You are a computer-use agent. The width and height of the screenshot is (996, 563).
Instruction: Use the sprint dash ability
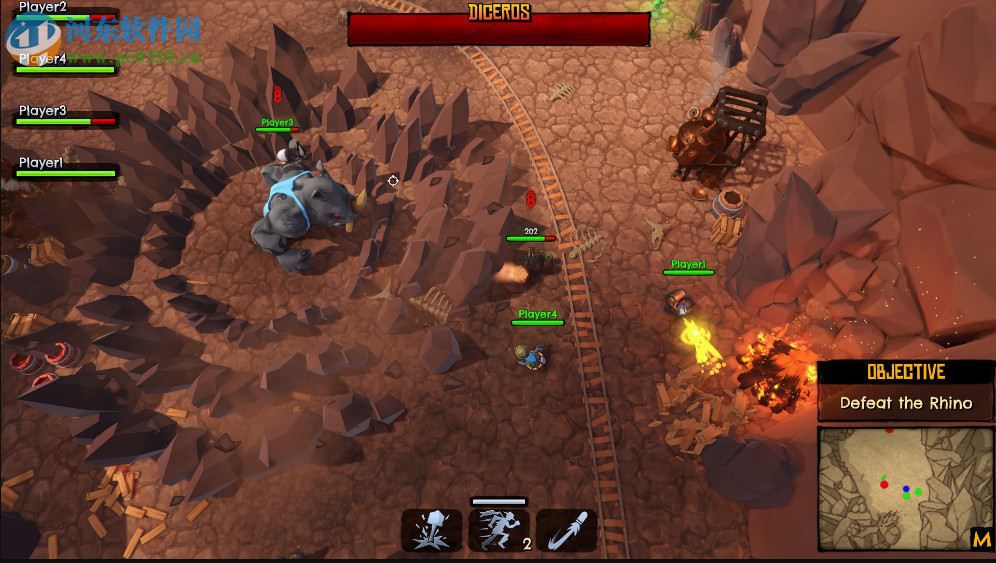tap(499, 530)
